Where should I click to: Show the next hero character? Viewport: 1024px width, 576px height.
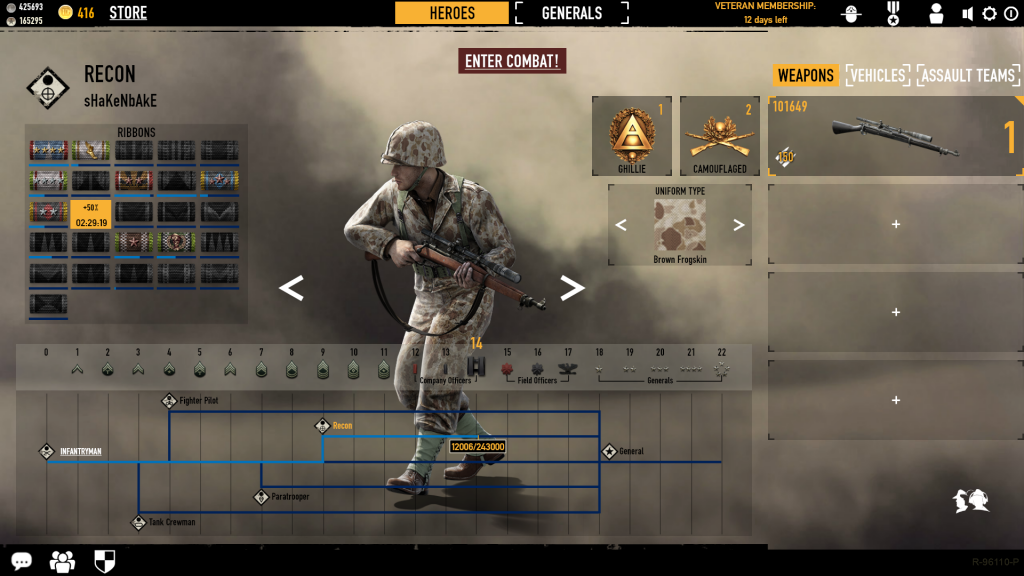point(572,288)
